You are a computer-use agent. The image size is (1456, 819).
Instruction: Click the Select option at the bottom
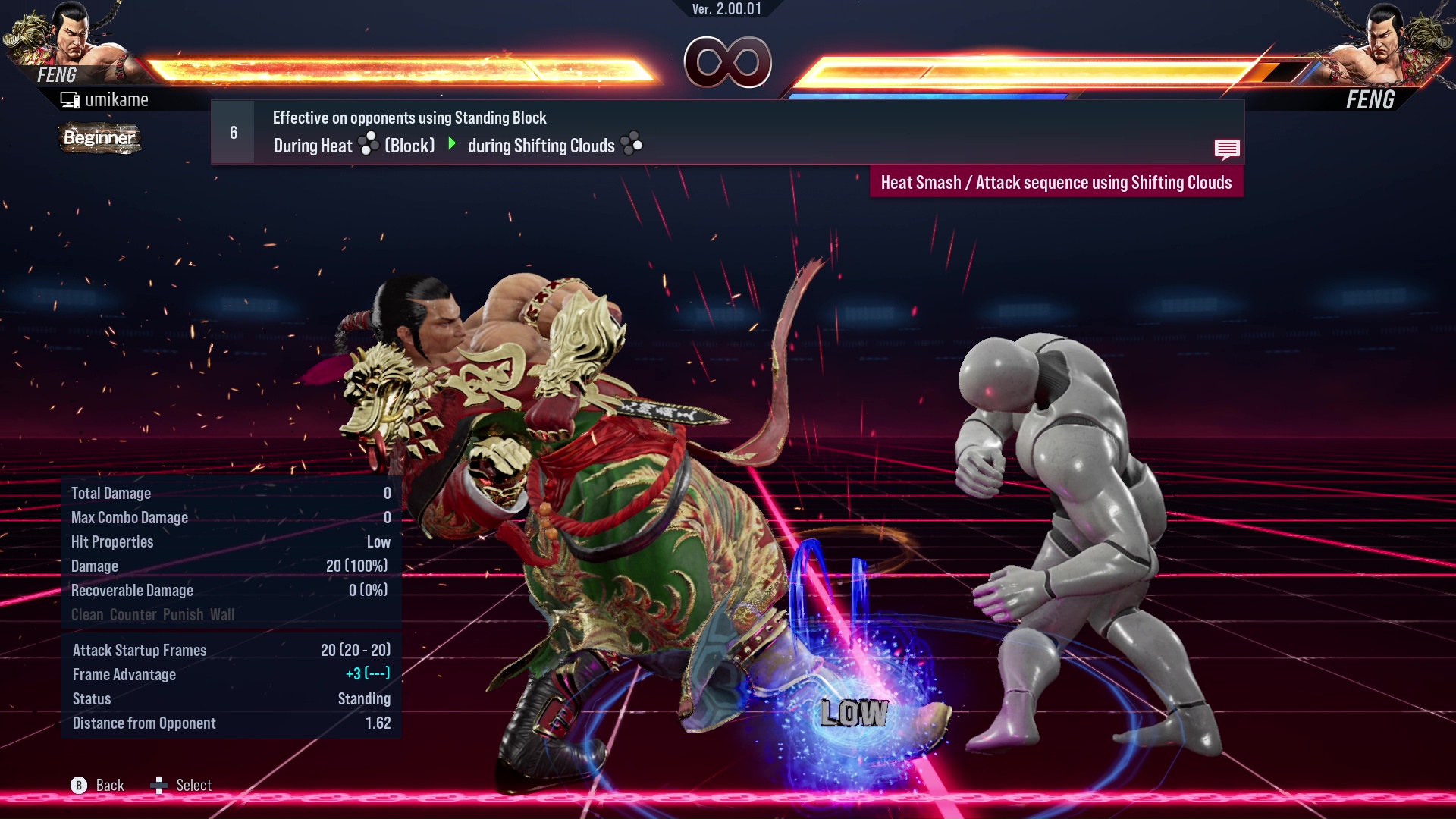[194, 785]
